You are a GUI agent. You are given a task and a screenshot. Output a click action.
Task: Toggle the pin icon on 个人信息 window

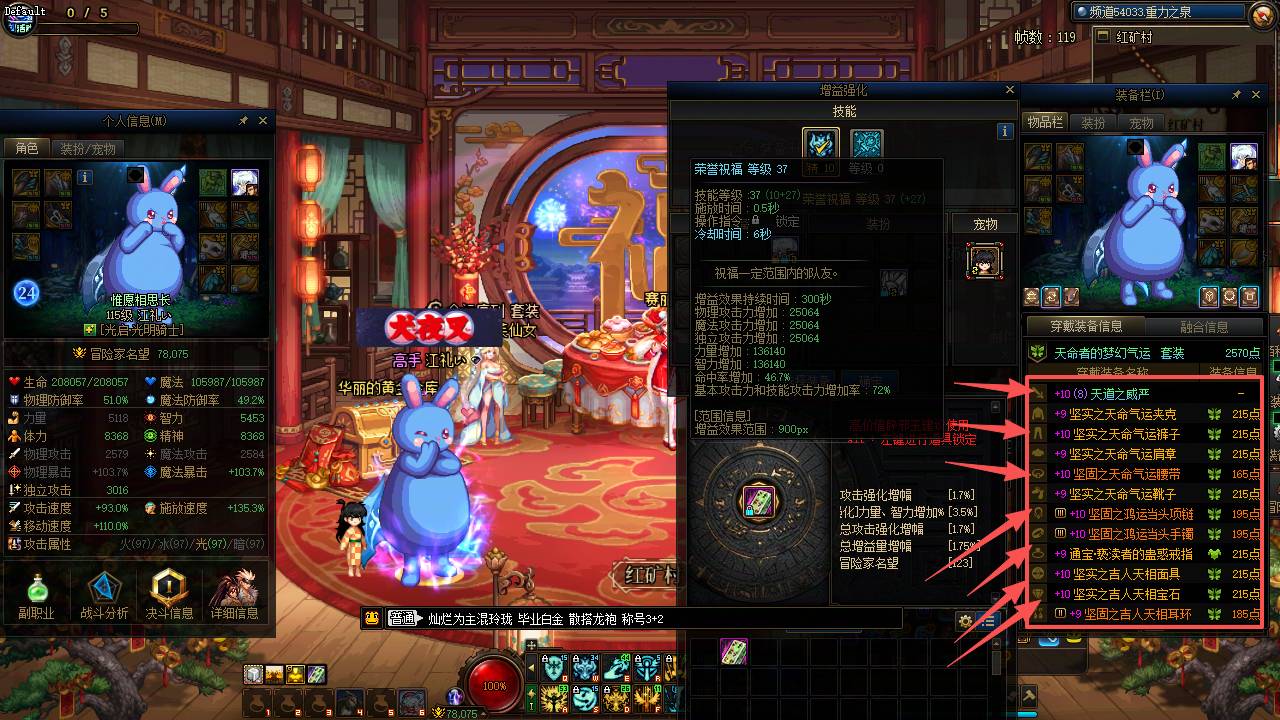point(241,120)
